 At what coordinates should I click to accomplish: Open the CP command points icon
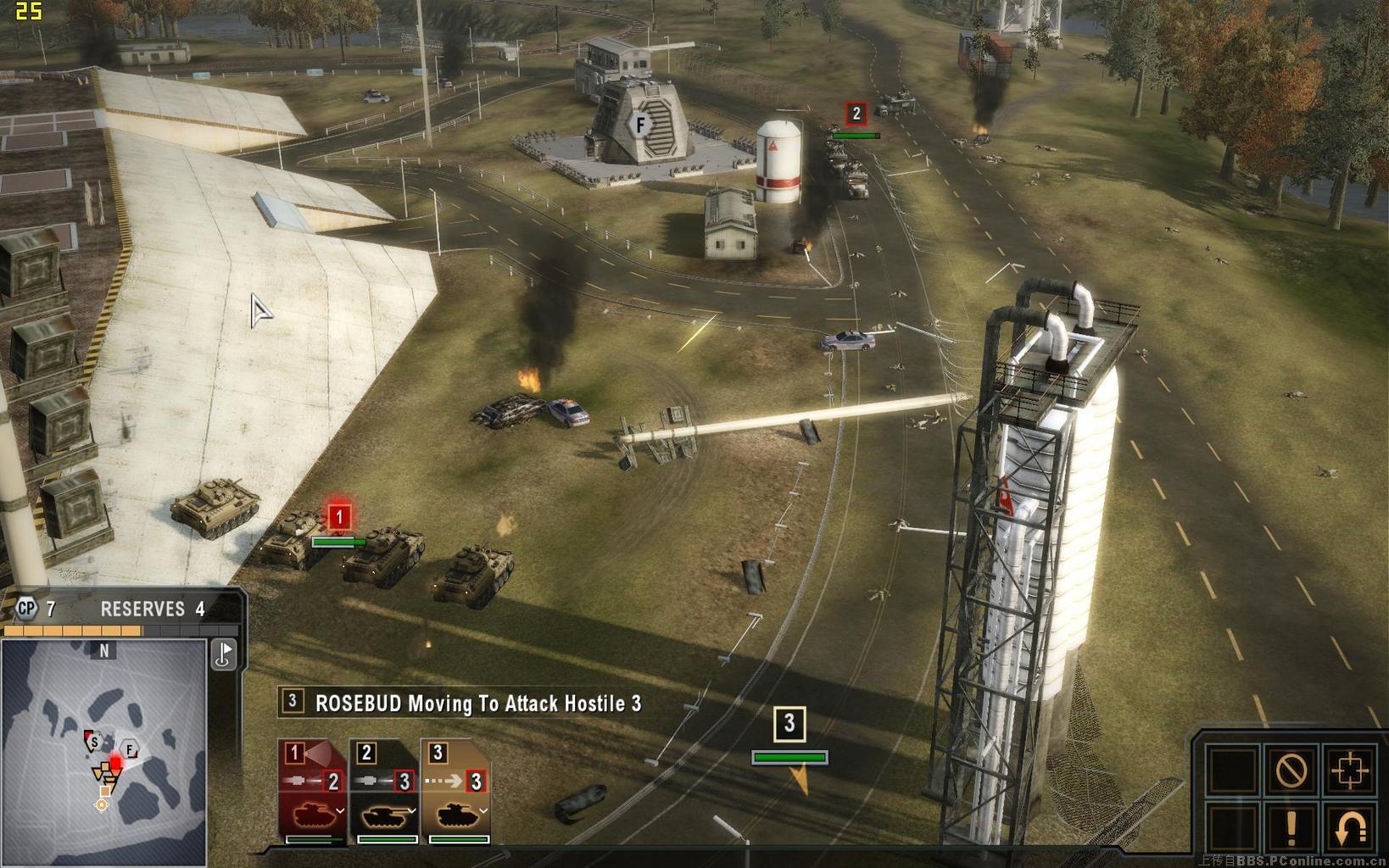(27, 609)
